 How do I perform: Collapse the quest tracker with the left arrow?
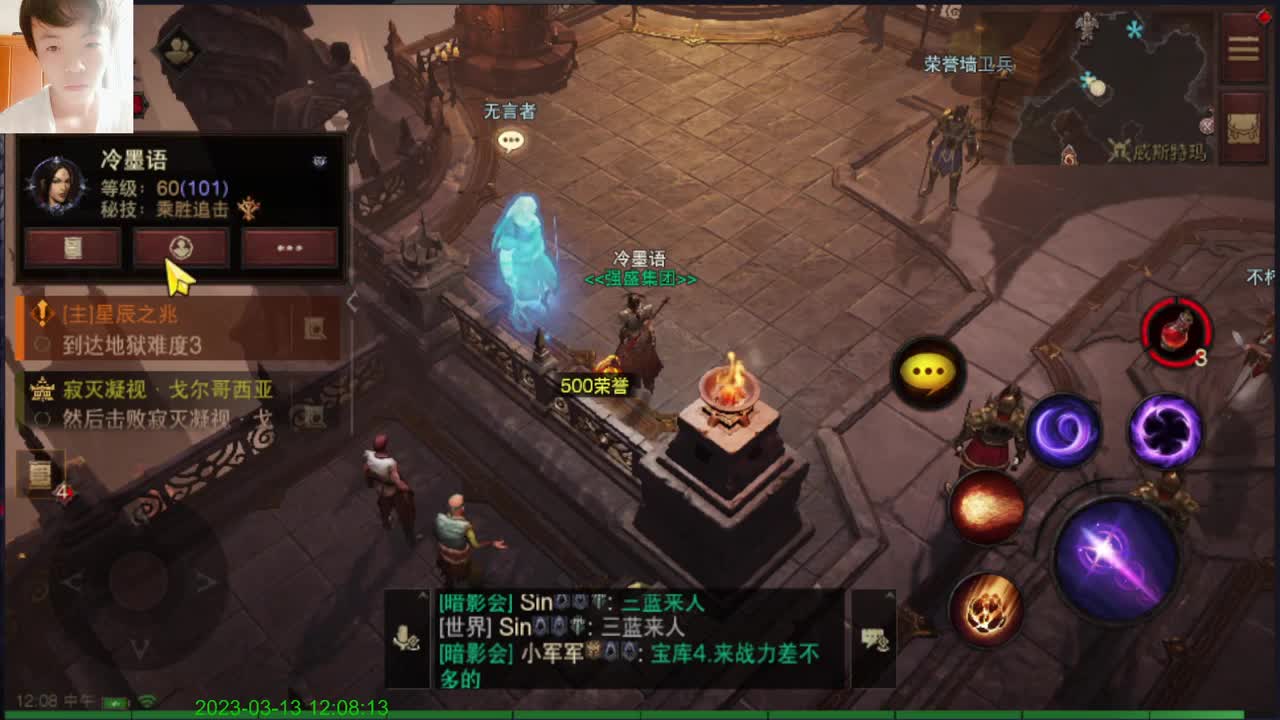pos(352,300)
